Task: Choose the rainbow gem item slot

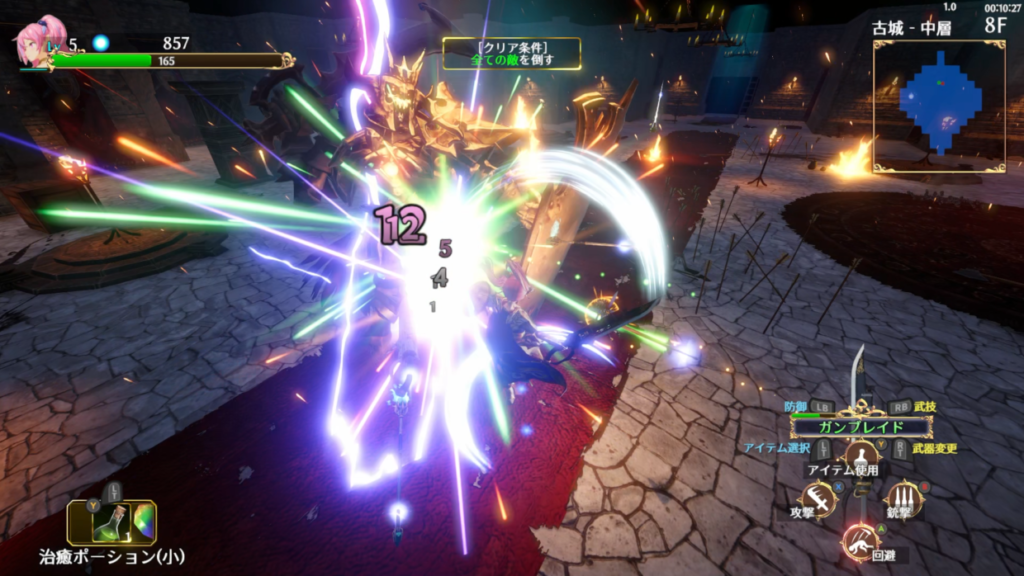Action: 143,522
